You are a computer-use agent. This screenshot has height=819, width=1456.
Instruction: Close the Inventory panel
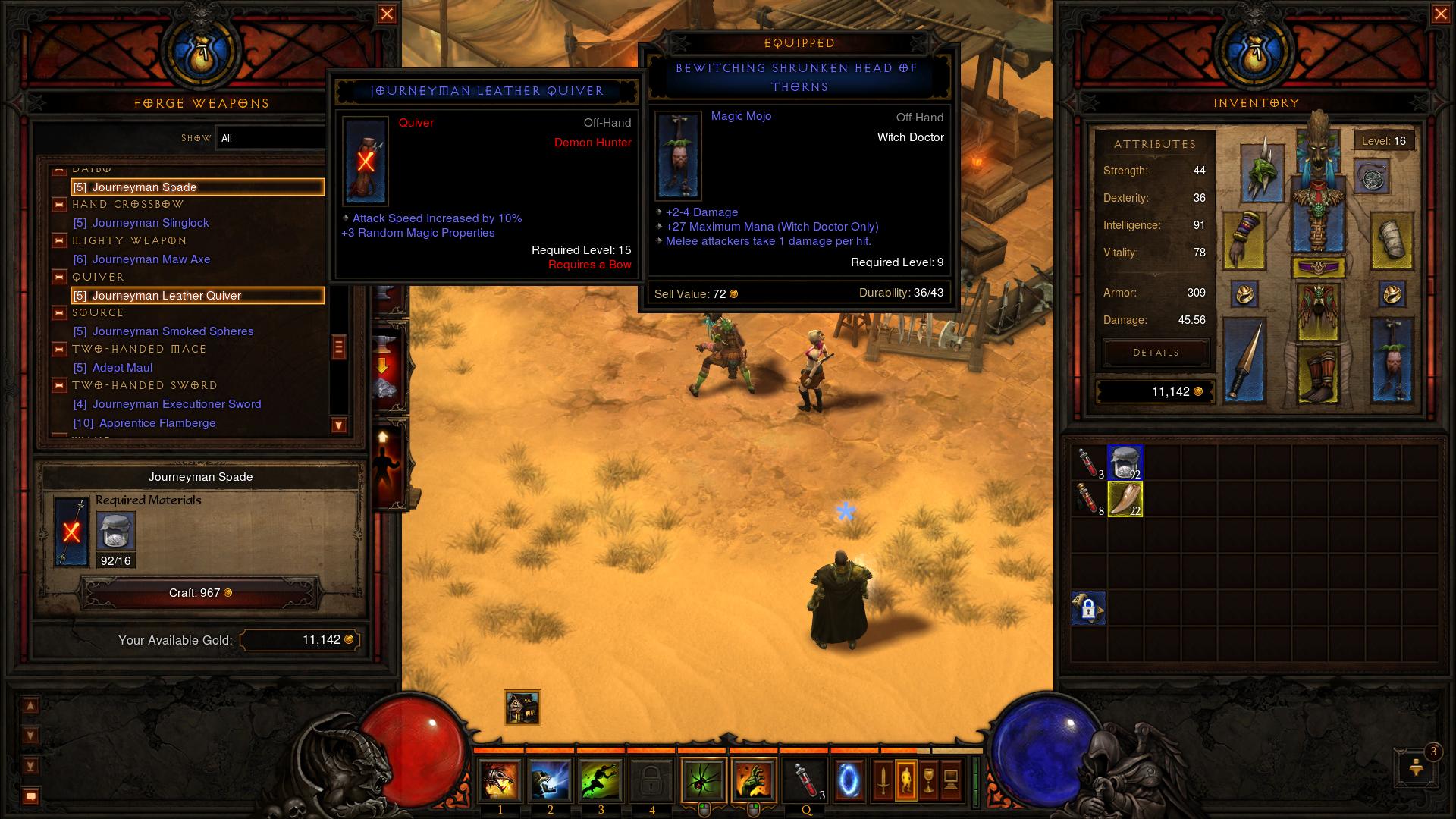(x=1440, y=14)
